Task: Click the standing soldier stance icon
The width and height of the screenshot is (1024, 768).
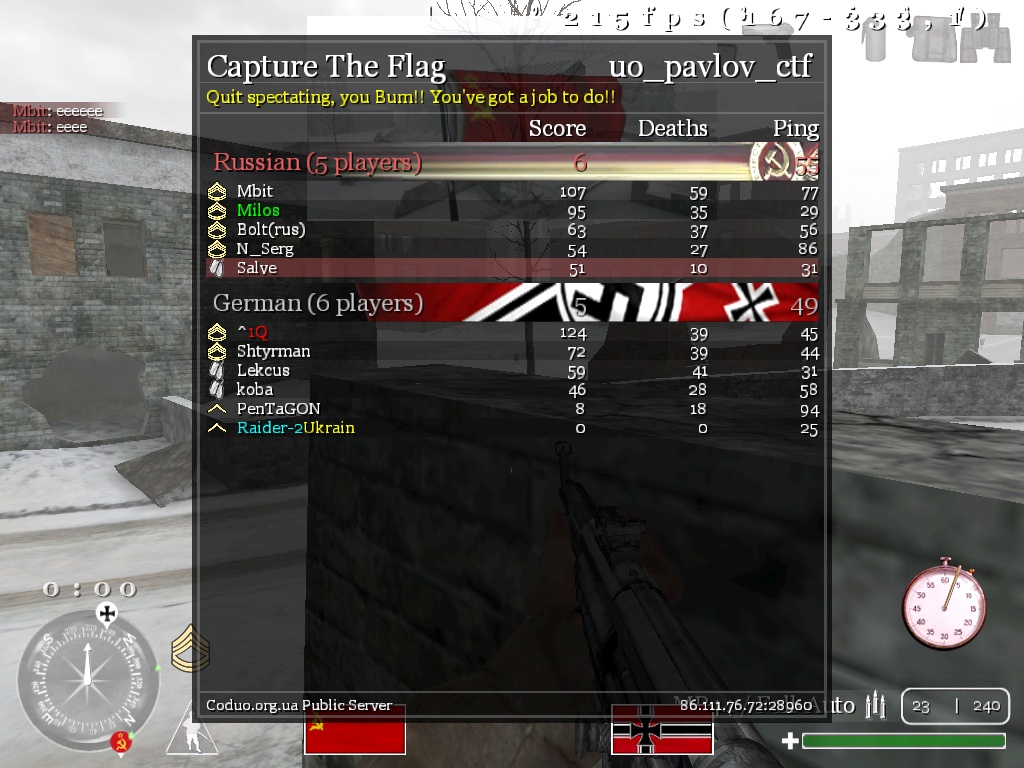Action: pyautogui.click(x=189, y=732)
